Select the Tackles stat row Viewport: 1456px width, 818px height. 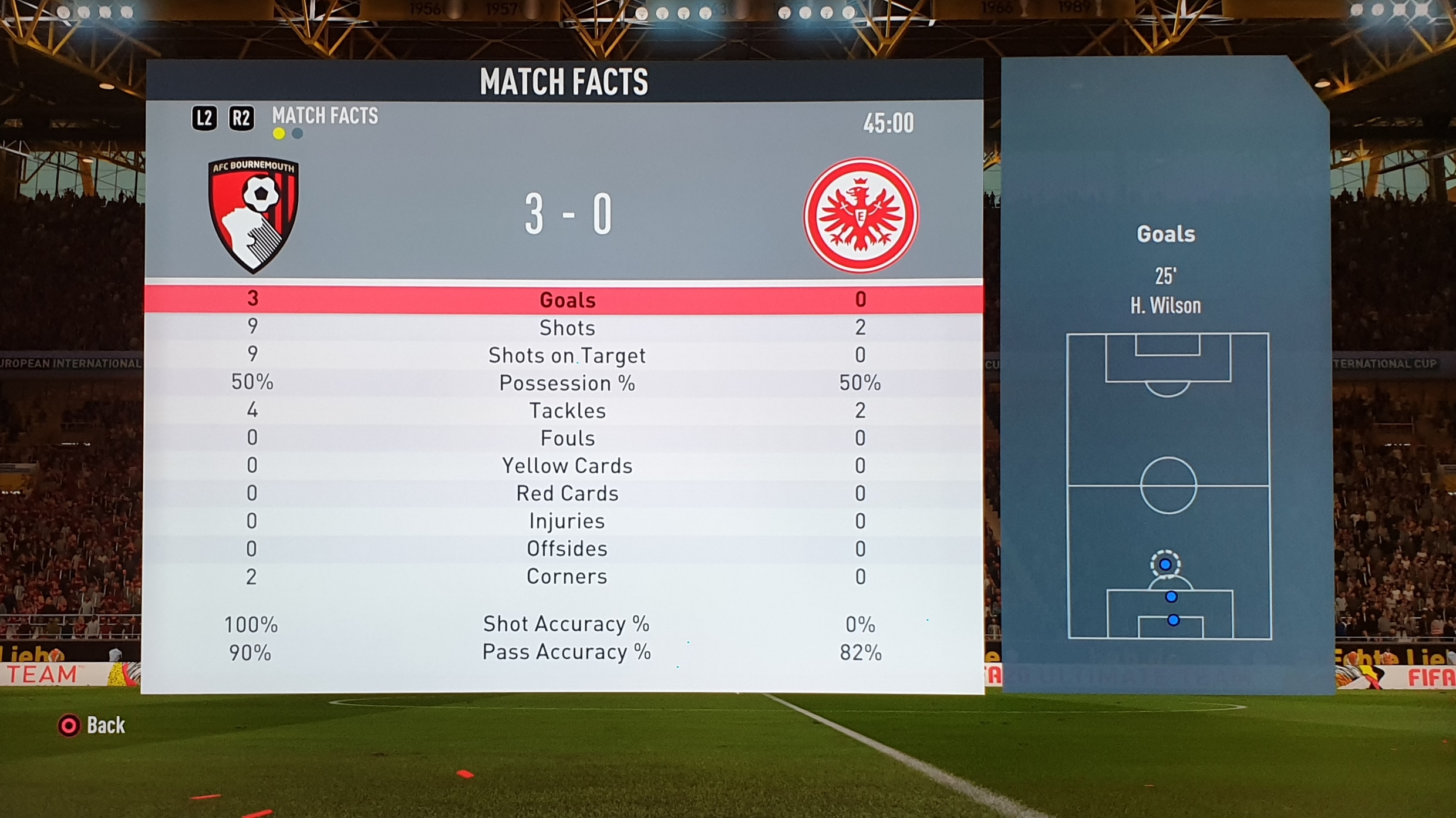[567, 410]
